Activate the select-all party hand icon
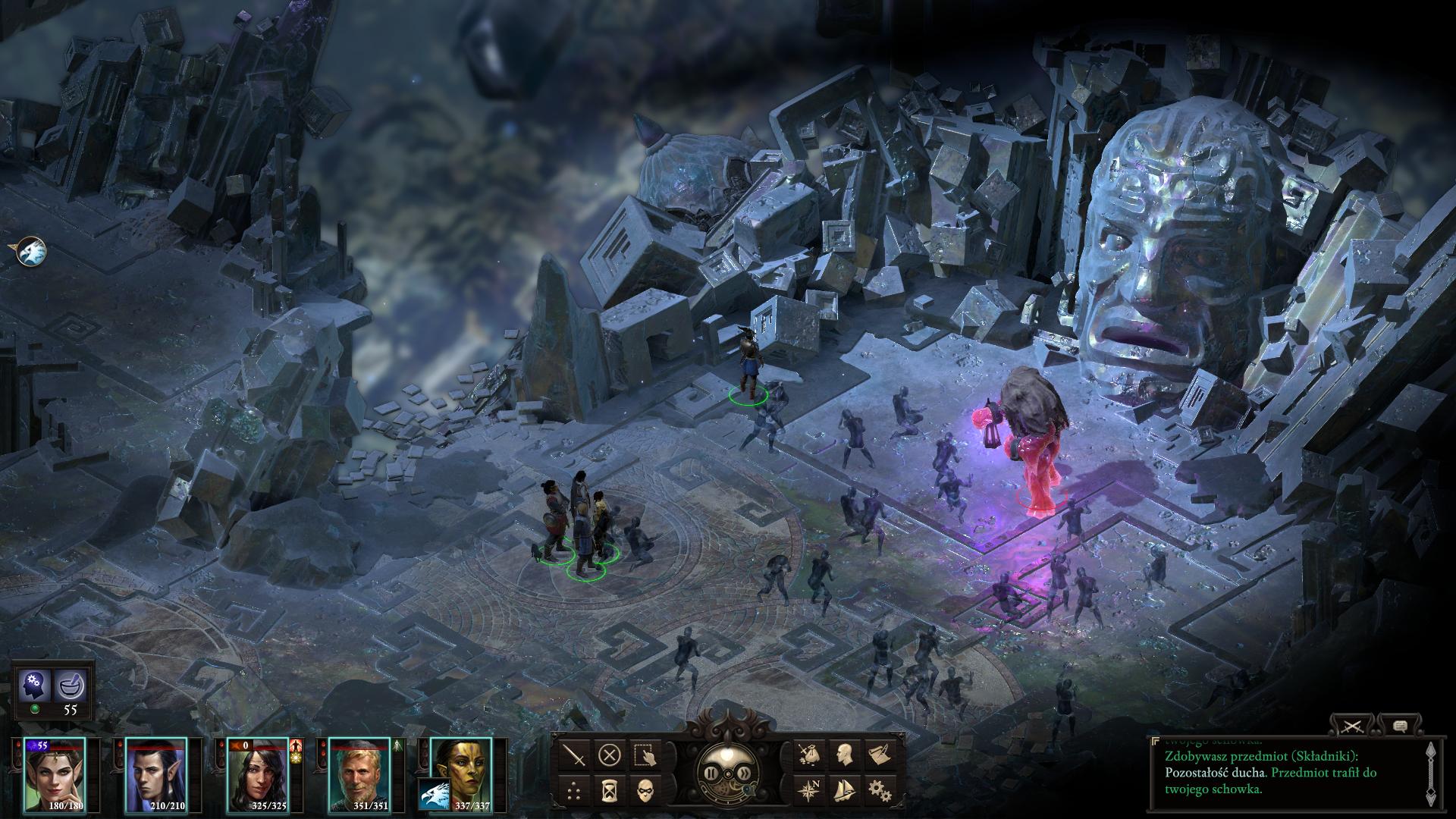Screen dimensions: 1456x819 644,755
